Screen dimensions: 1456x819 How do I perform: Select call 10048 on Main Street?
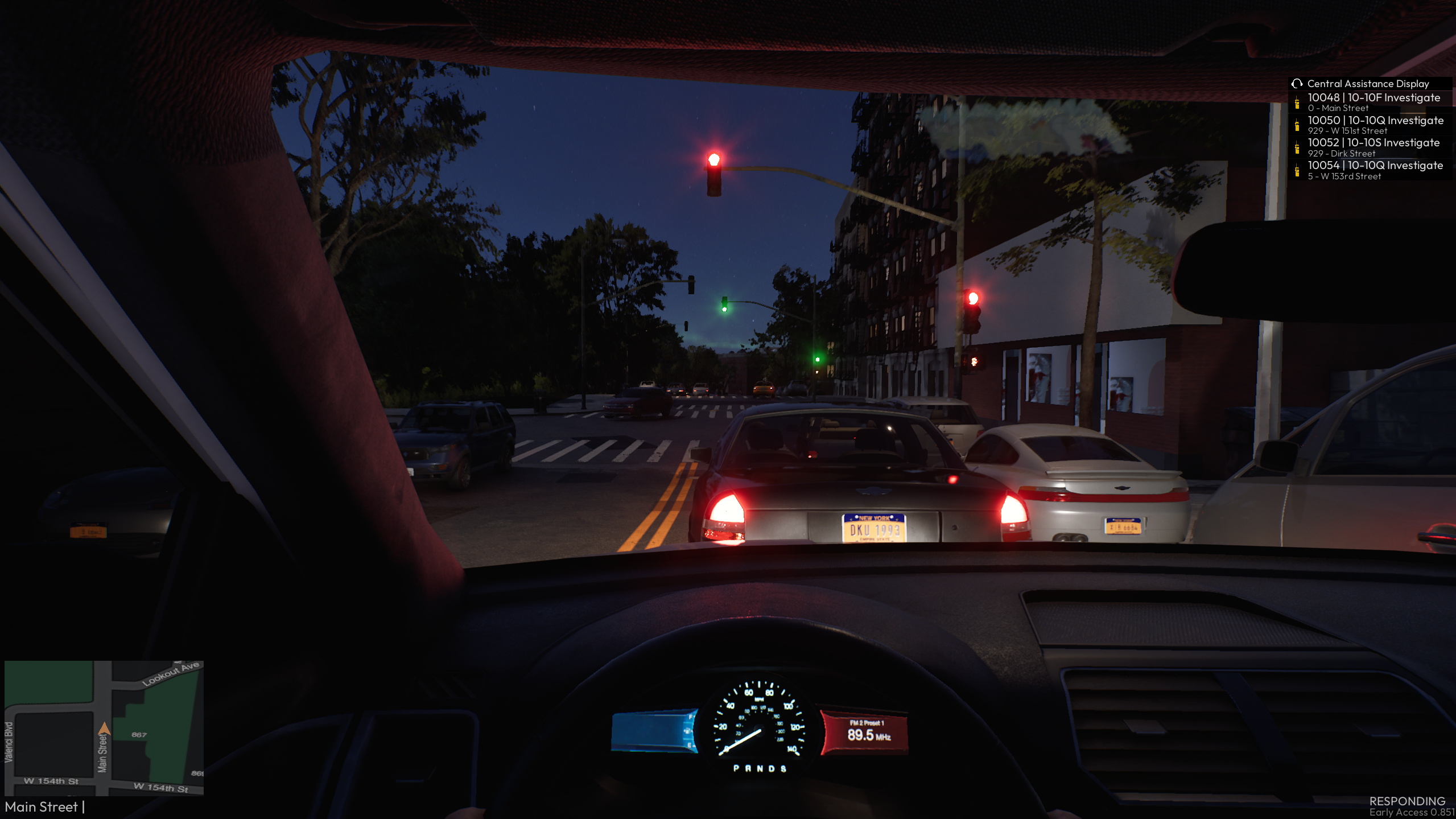[1372, 102]
